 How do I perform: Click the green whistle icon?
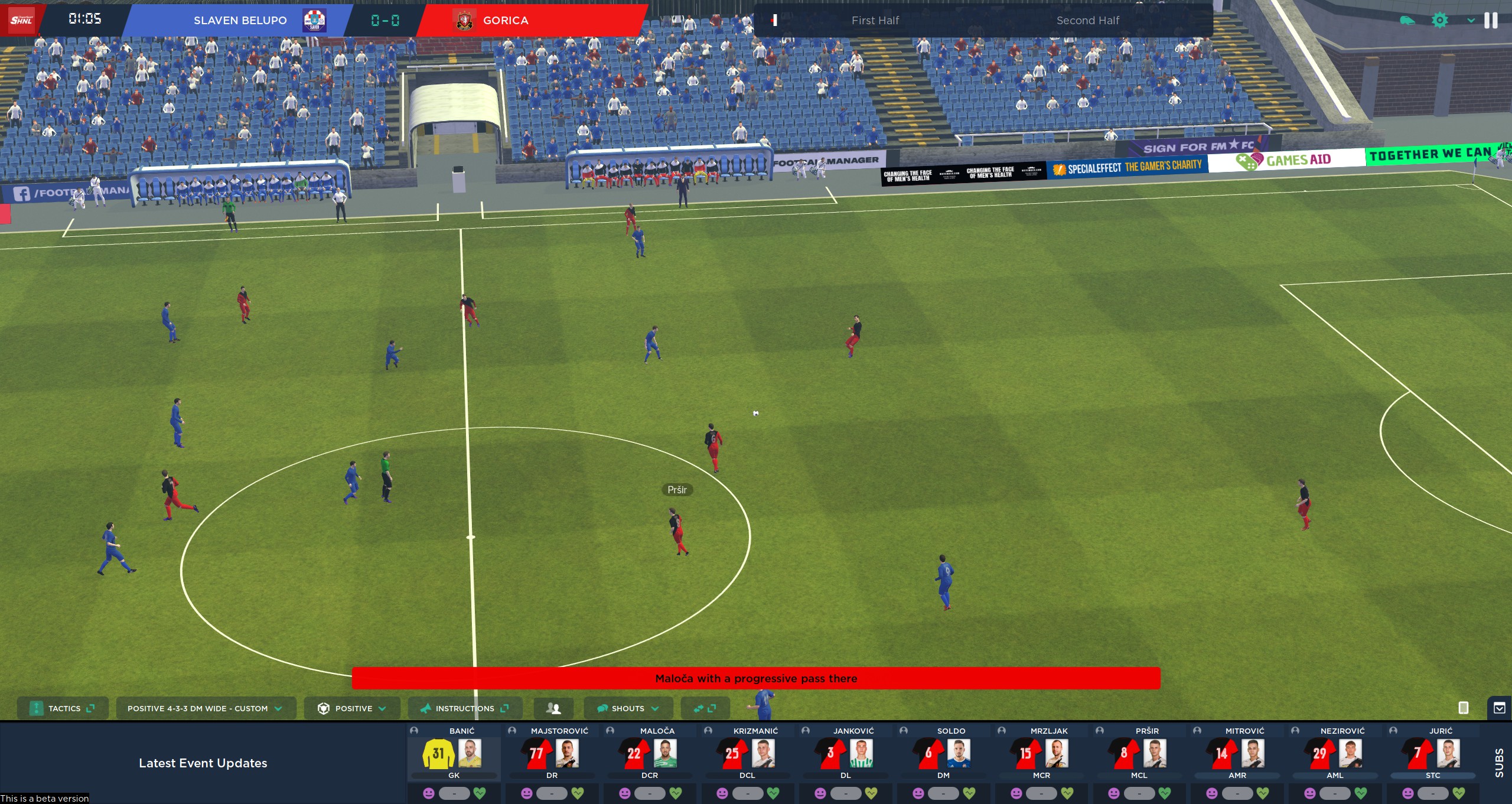1407,21
